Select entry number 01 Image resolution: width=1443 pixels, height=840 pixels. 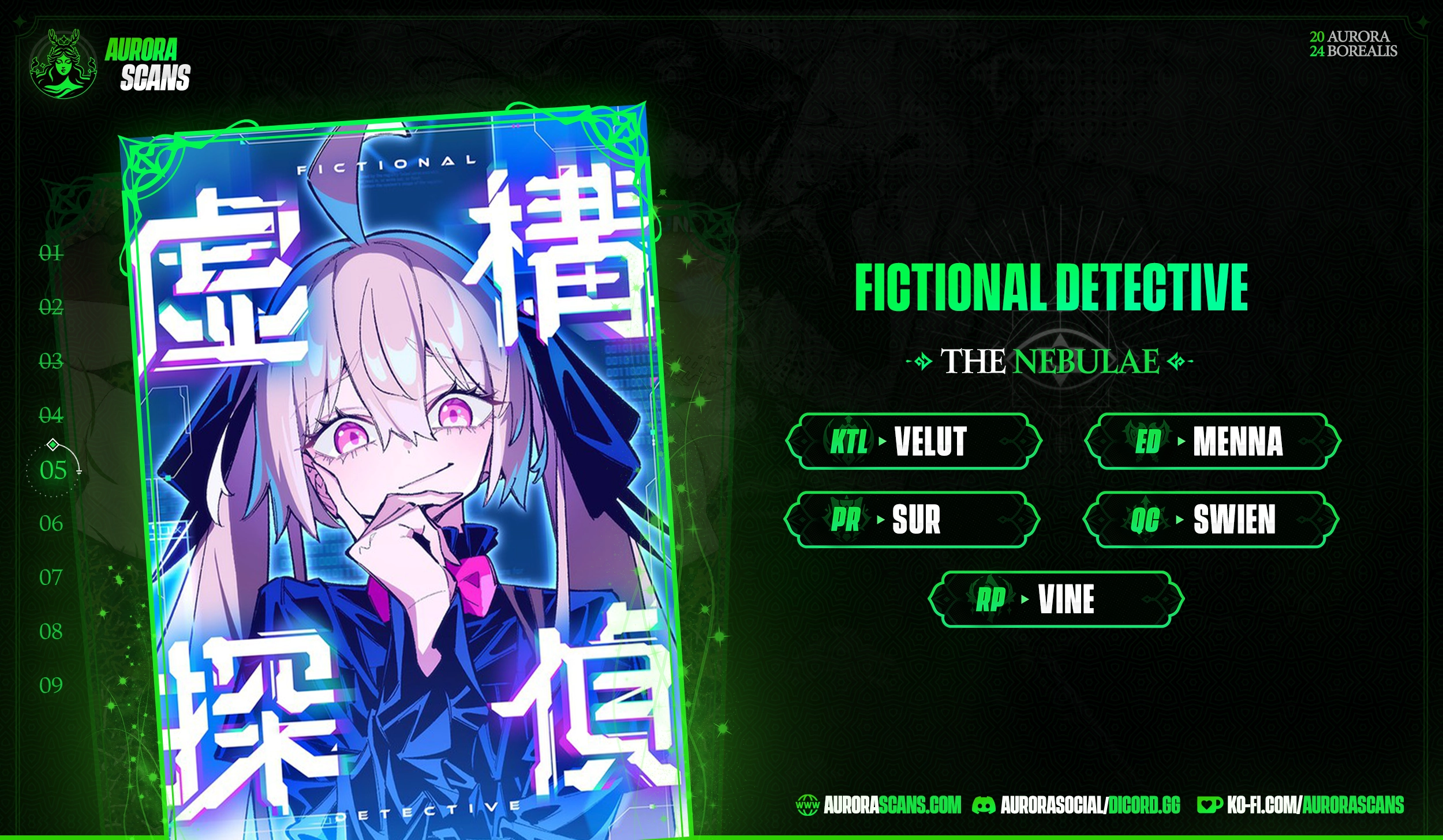[x=51, y=253]
